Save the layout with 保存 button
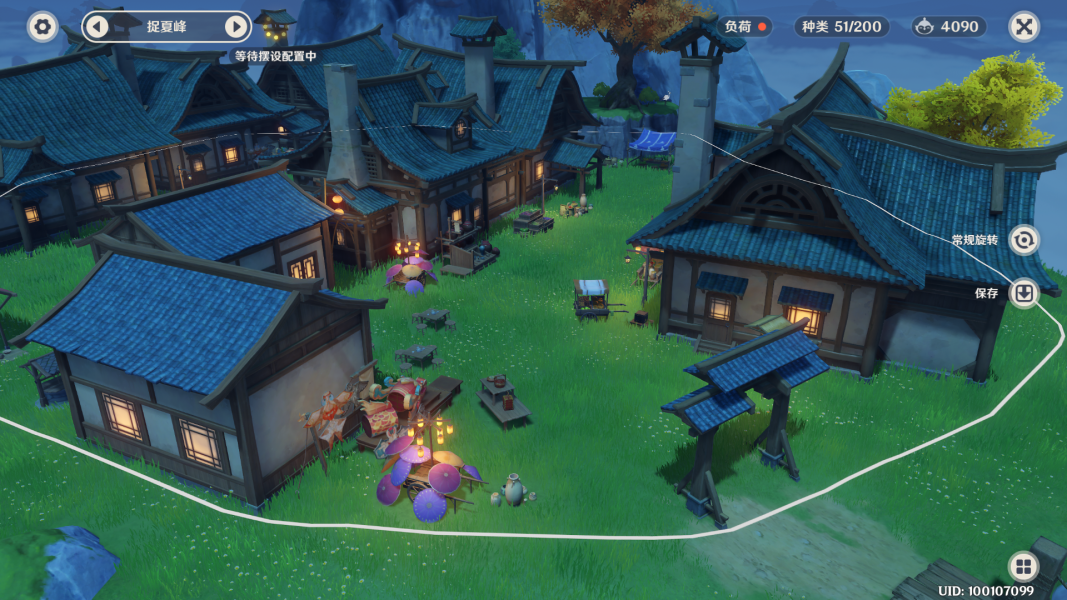The image size is (1067, 600). (1024, 293)
